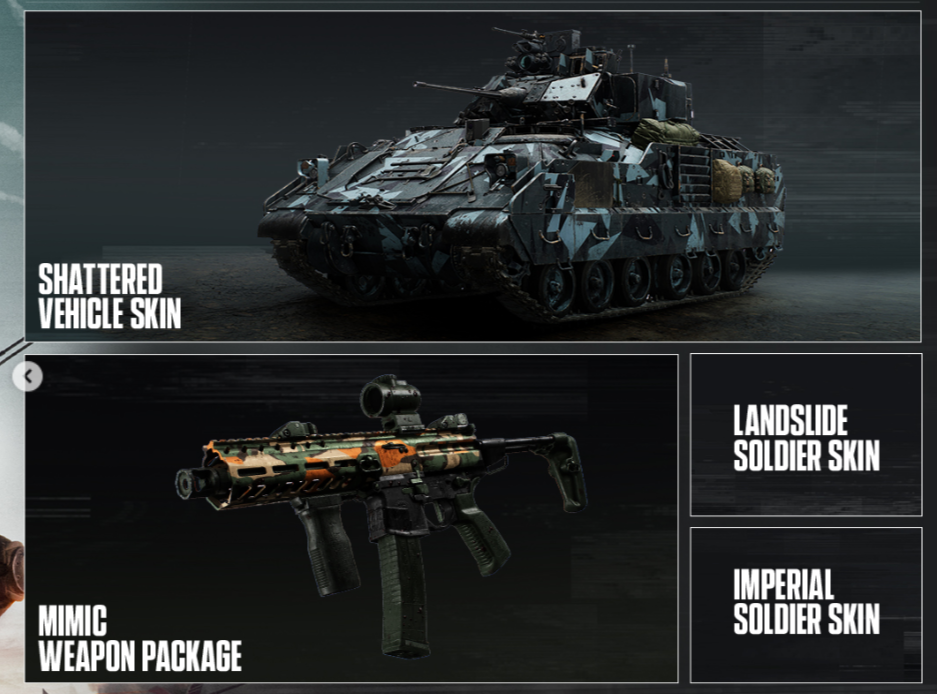Click the previous-slide arrow button
Screen dimensions: 937x694
30,377
